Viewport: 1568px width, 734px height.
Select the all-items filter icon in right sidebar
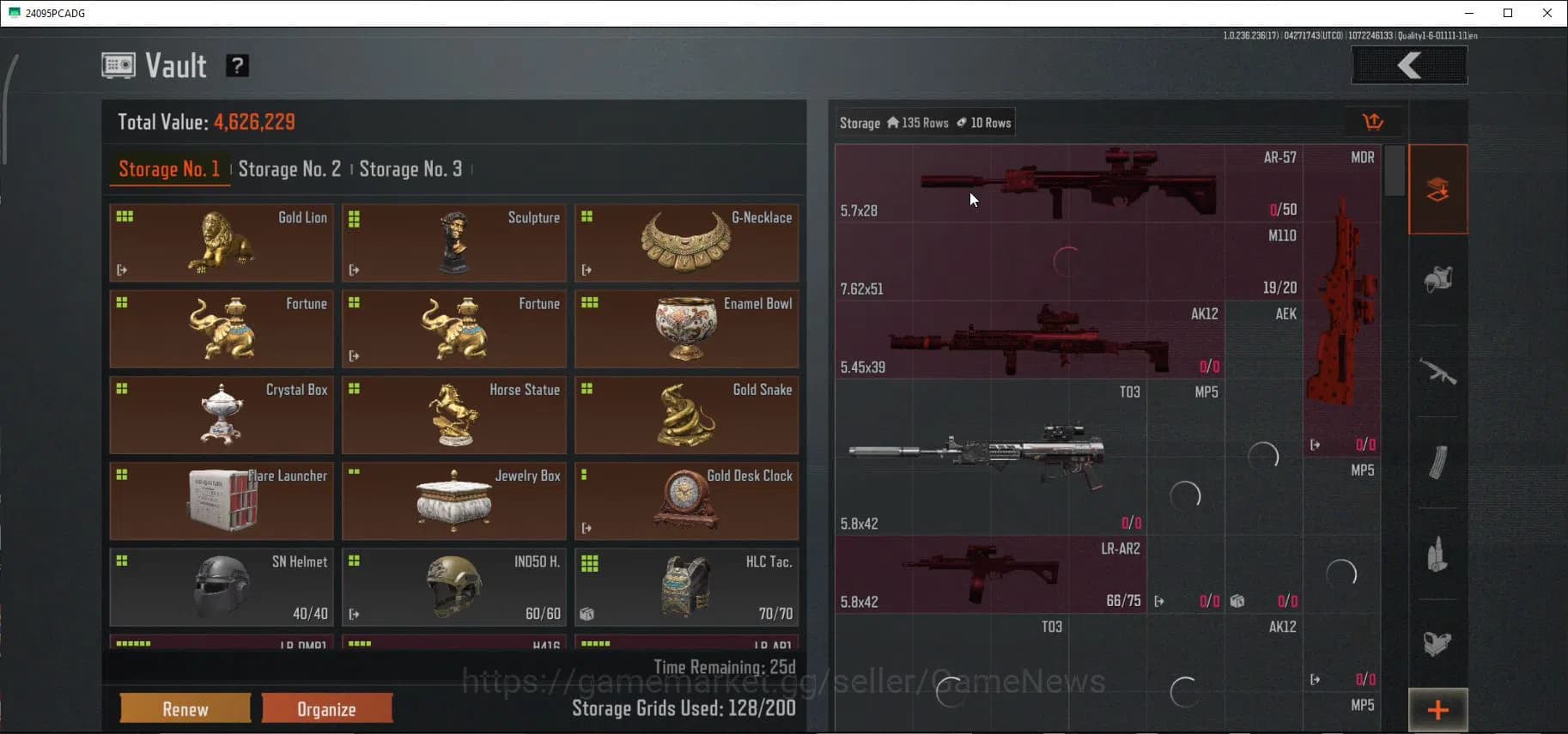click(1438, 189)
